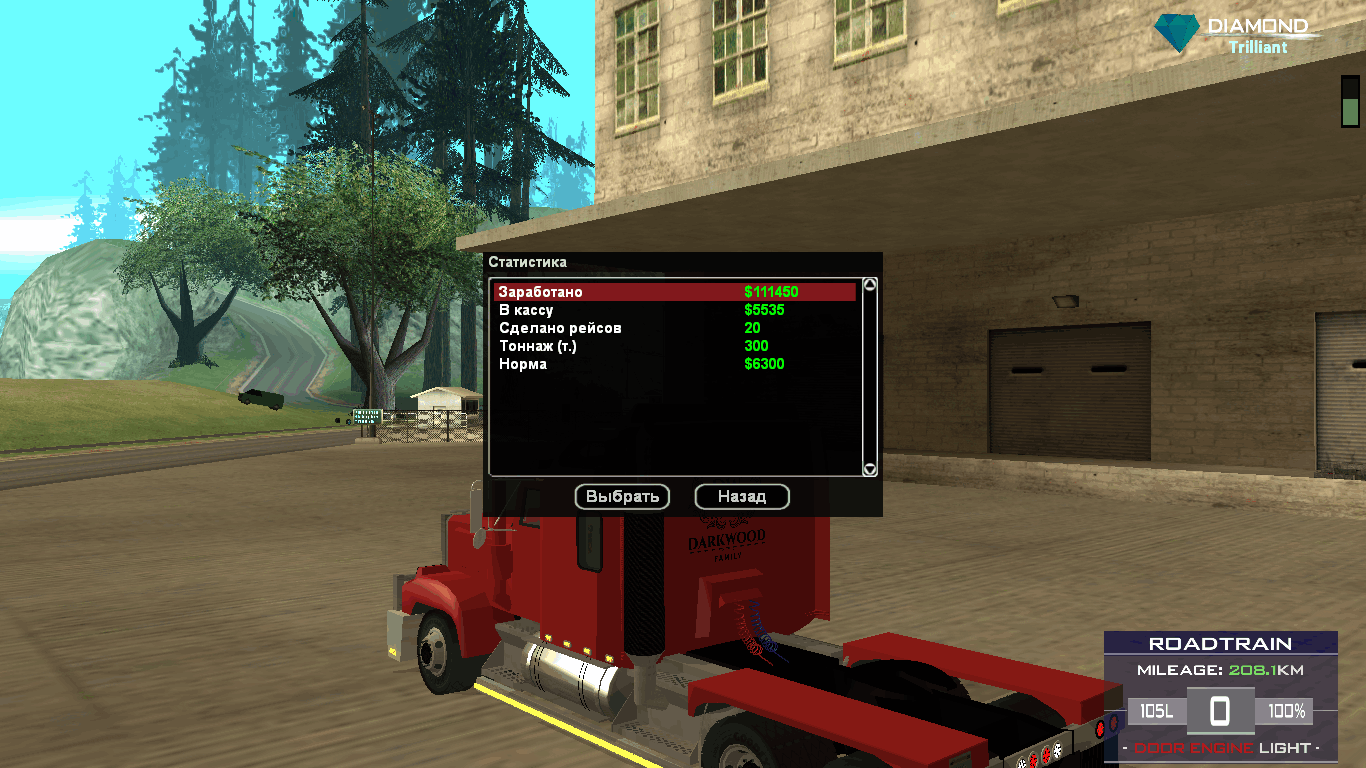The height and width of the screenshot is (768, 1366).
Task: Go back with the Назад button
Action: (x=742, y=496)
